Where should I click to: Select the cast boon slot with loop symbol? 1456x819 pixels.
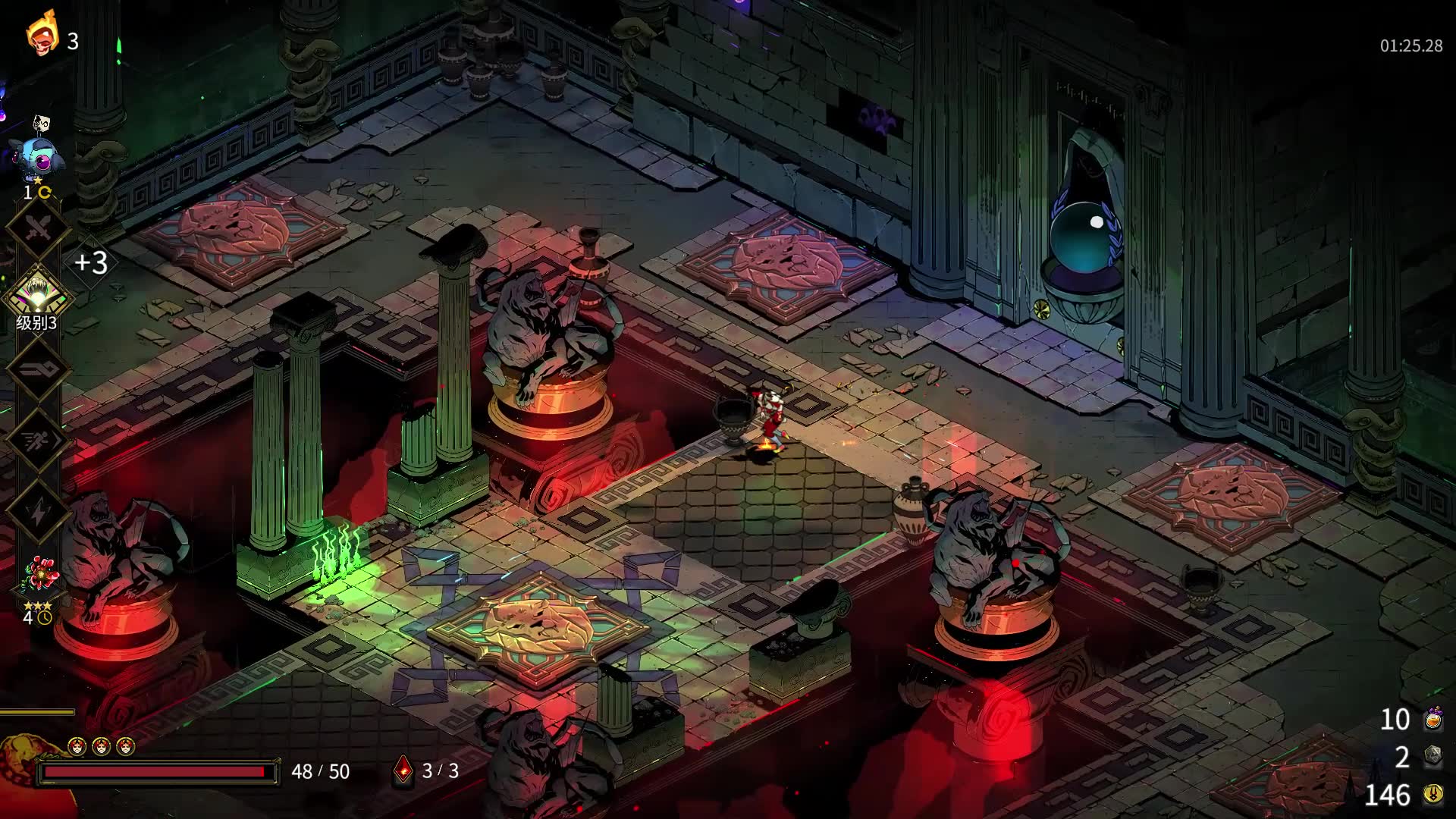38,369
